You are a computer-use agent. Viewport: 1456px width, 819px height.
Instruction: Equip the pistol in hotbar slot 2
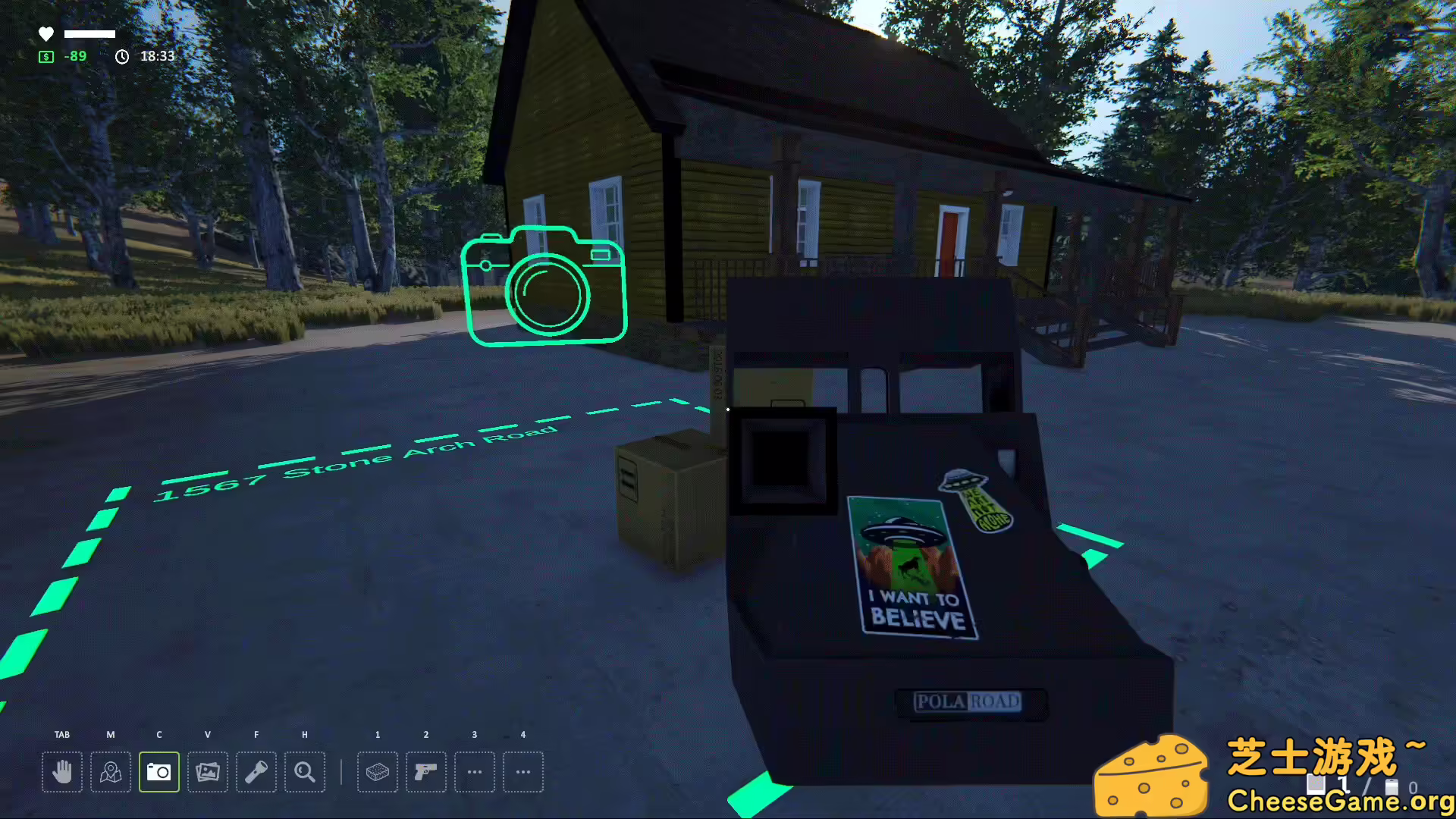pyautogui.click(x=426, y=771)
